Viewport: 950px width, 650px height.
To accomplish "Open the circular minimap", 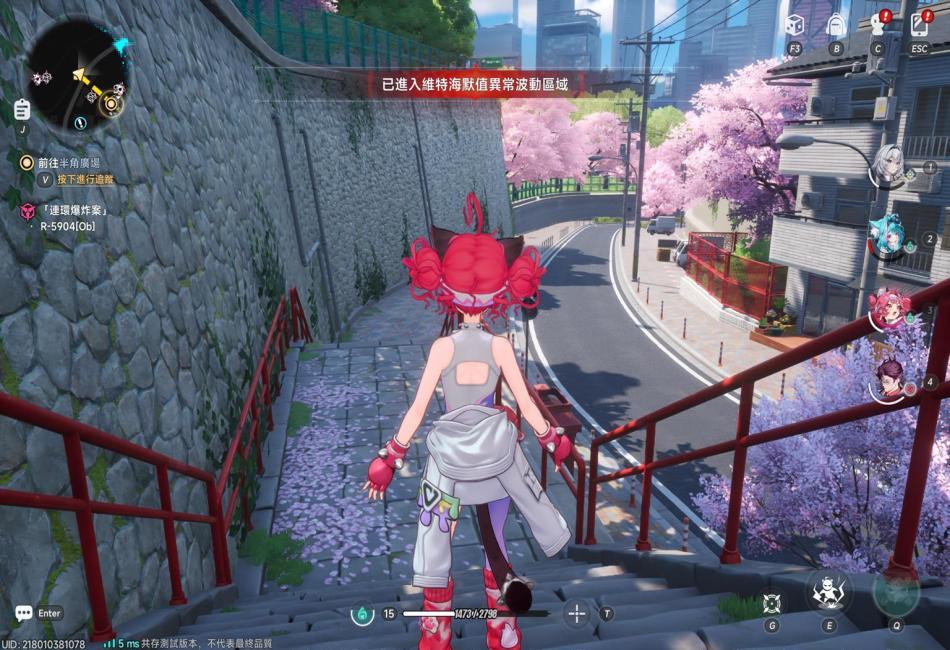I will click(75, 72).
